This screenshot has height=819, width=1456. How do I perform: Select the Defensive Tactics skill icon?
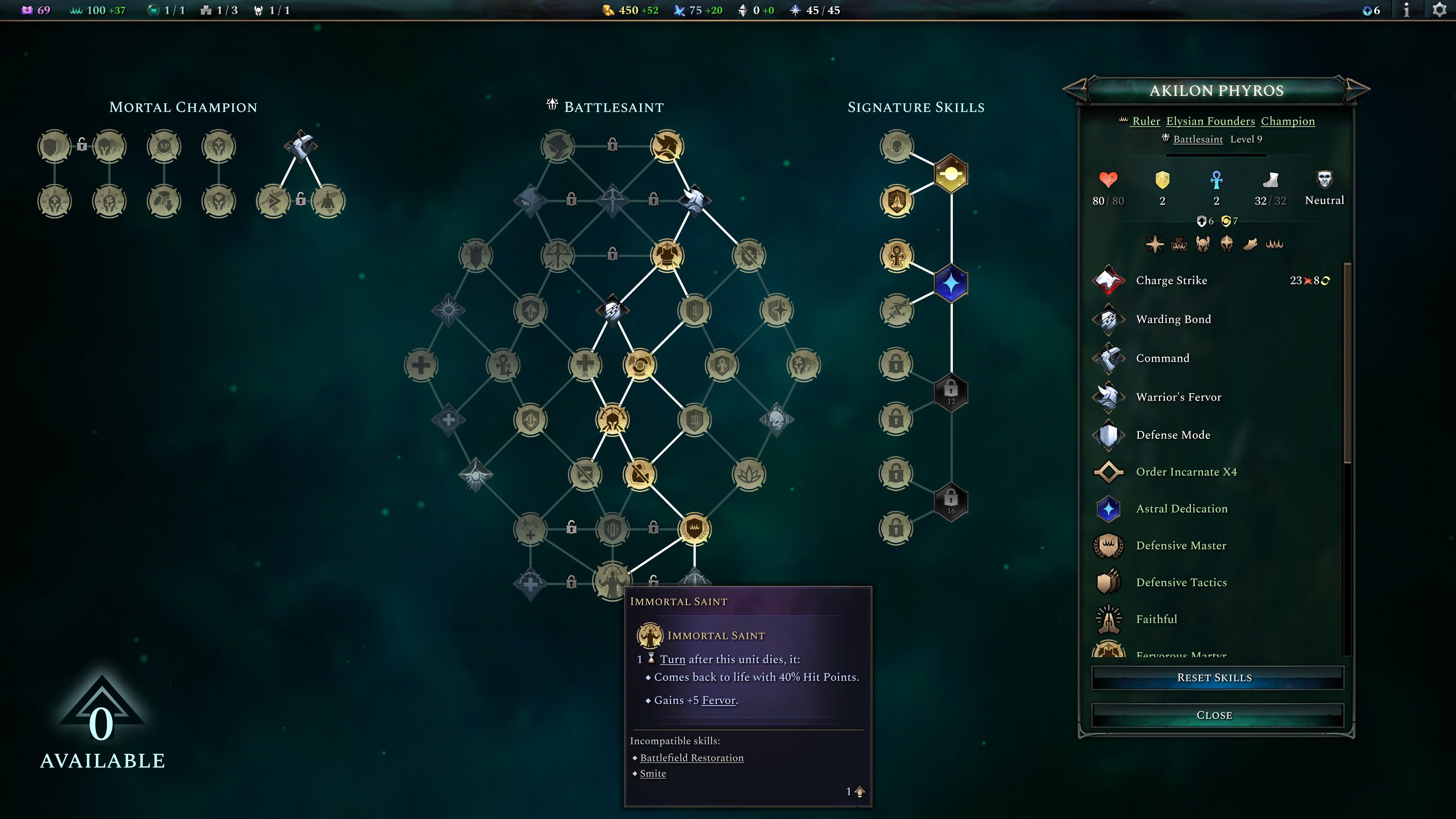pyautogui.click(x=1109, y=582)
